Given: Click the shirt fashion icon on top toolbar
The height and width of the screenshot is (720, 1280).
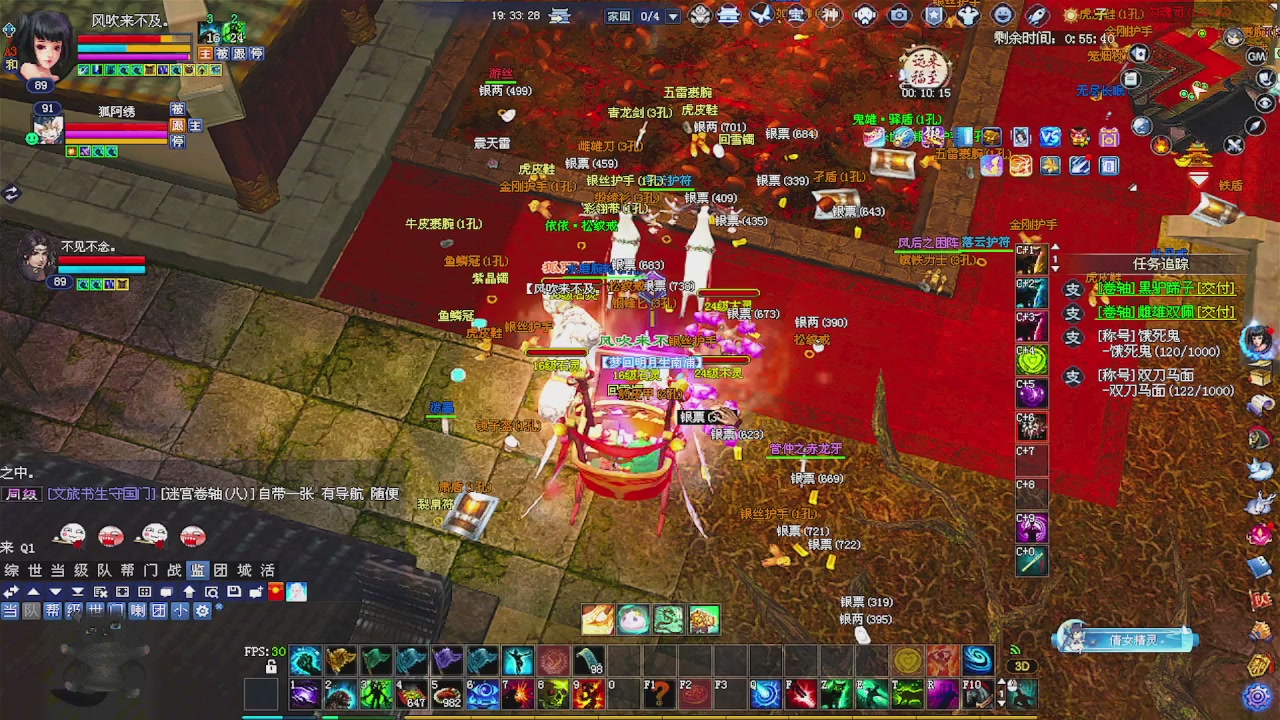Looking at the screenshot, I should 968,15.
